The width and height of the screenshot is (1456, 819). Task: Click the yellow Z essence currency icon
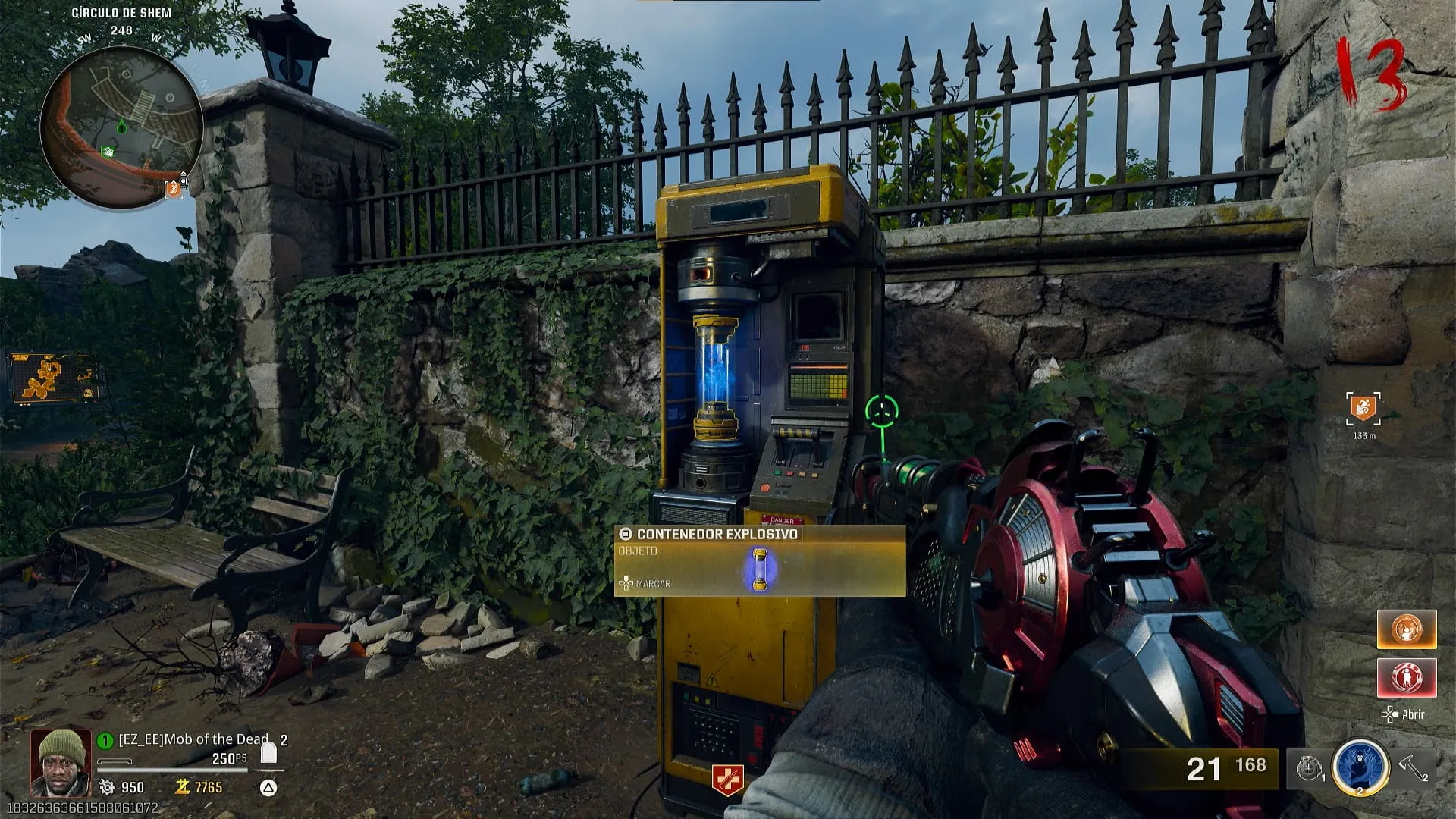(x=182, y=787)
